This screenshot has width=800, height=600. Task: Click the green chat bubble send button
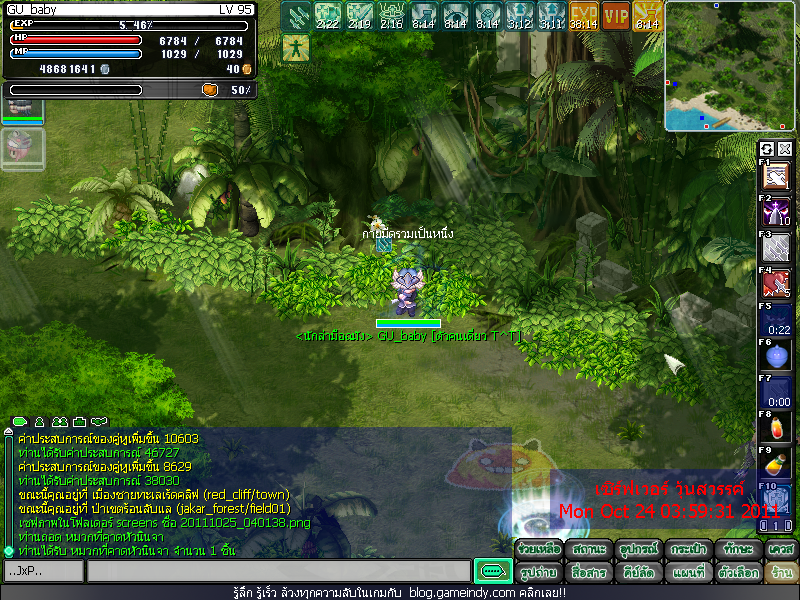pos(493,571)
